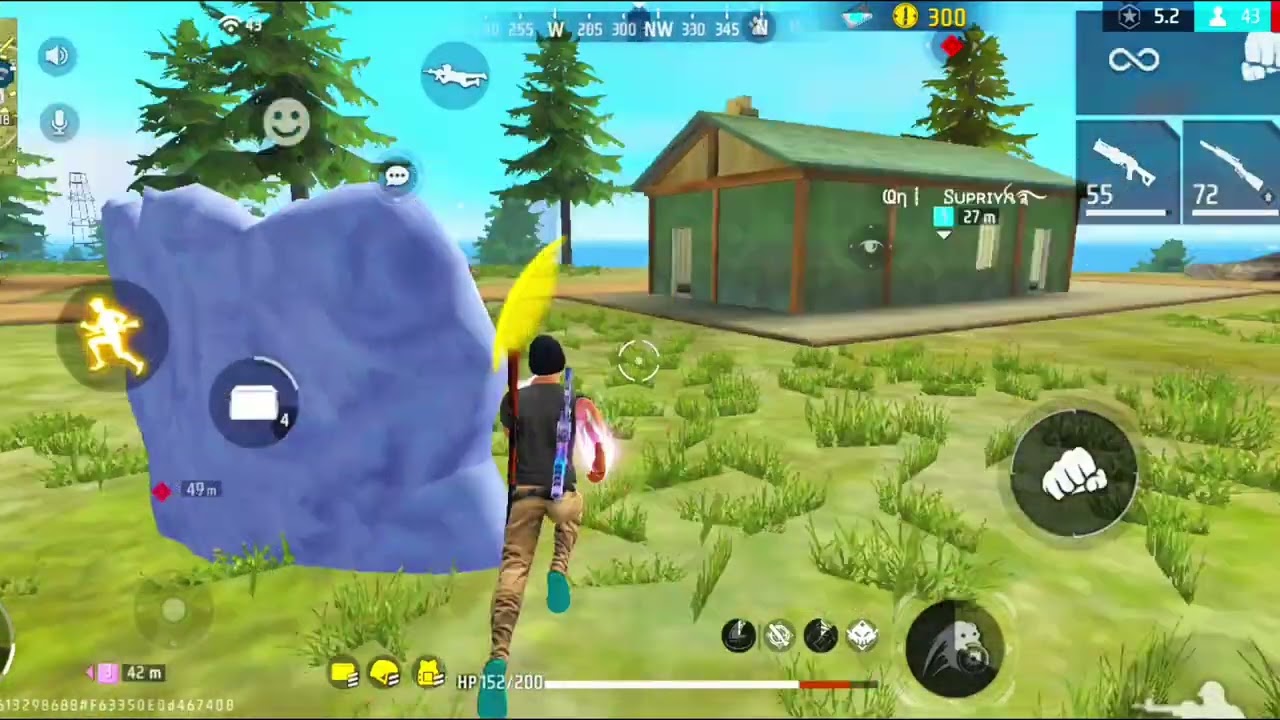Activate the sprint running icon
The width and height of the screenshot is (1280, 720).
[x=112, y=335]
